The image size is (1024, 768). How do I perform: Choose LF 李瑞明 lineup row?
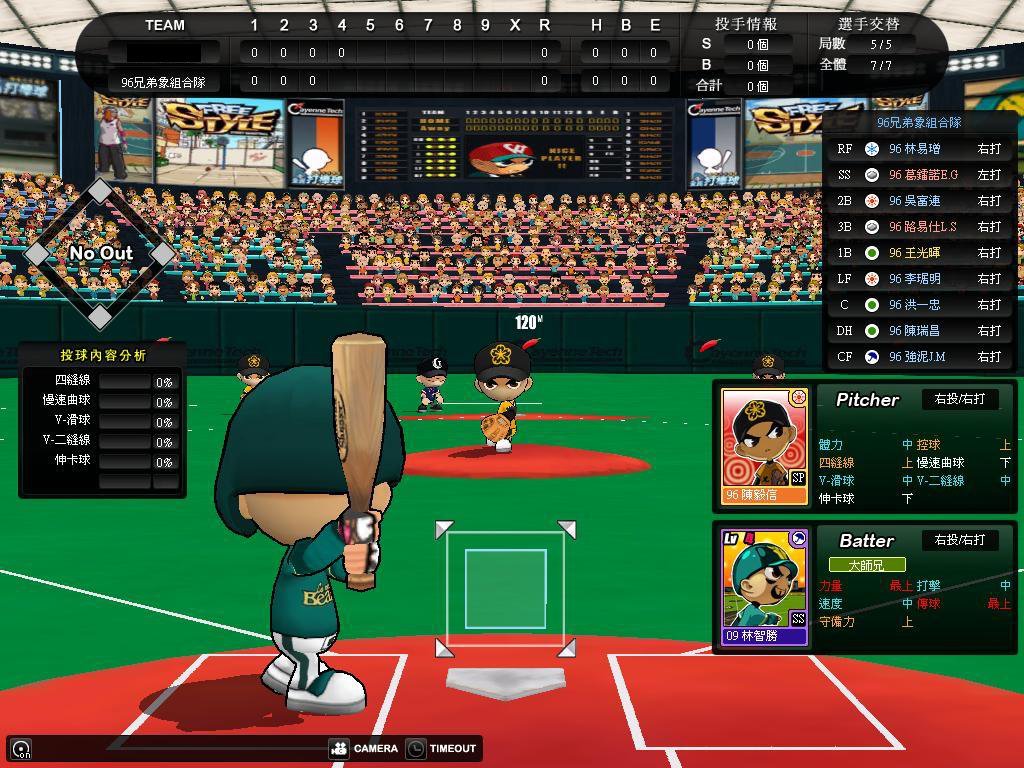click(x=919, y=279)
